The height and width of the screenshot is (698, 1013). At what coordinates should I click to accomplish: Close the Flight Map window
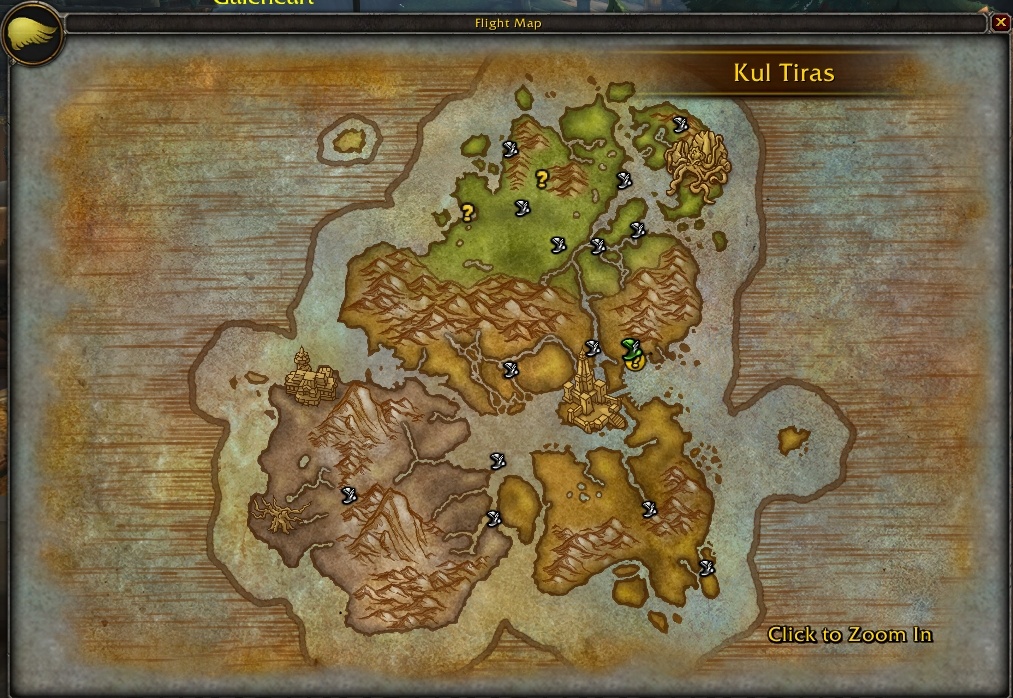[1000, 22]
